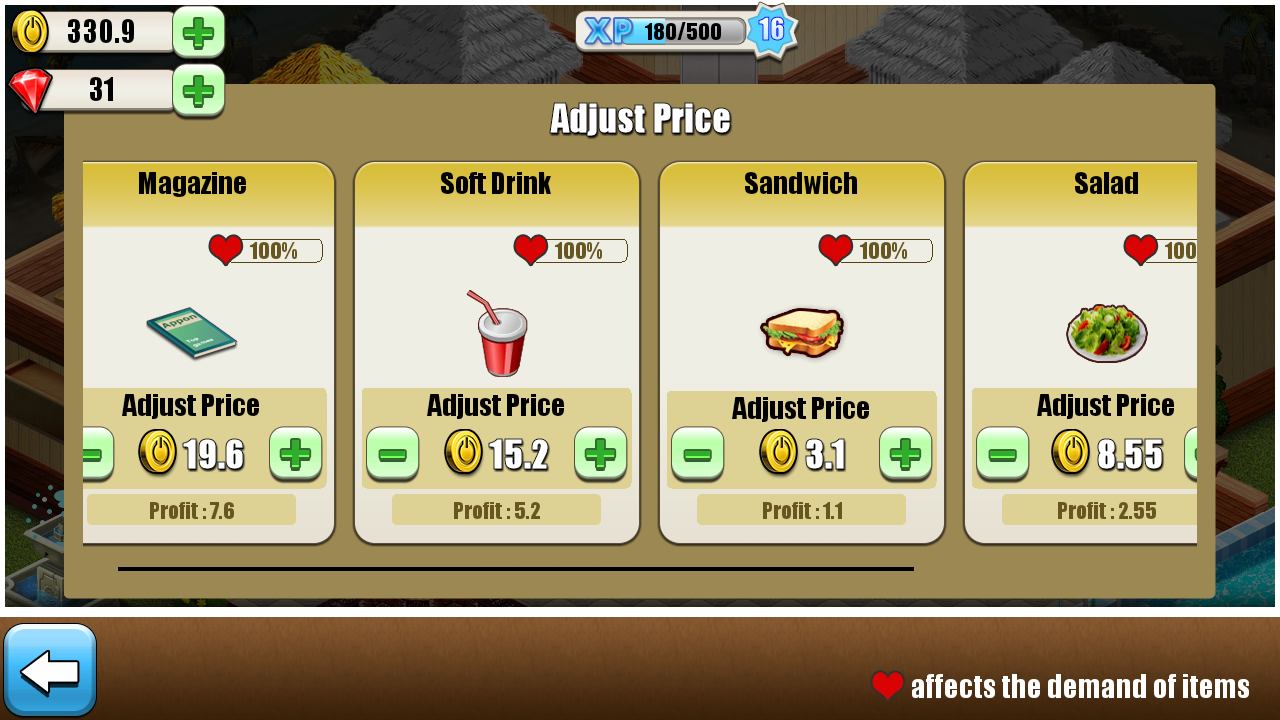Lower the Sandwich price
Screen dimensions: 1280x720
pos(697,455)
